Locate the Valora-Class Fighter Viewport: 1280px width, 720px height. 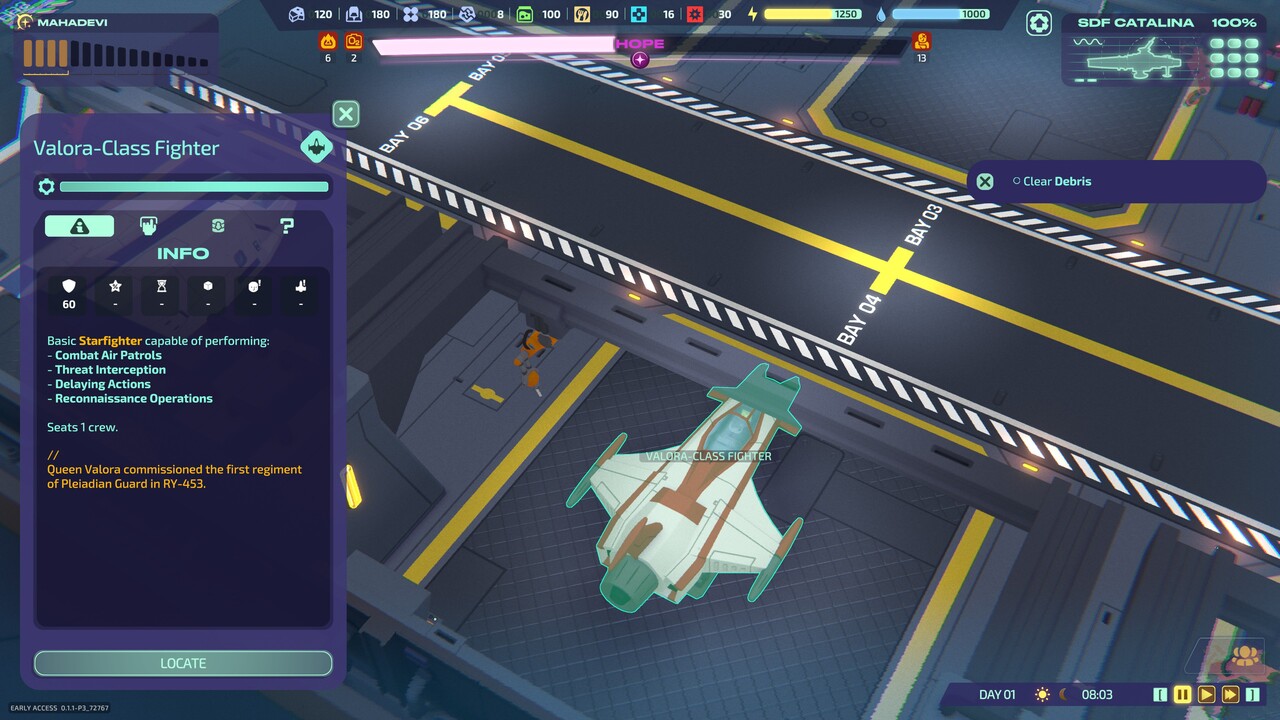click(x=183, y=663)
